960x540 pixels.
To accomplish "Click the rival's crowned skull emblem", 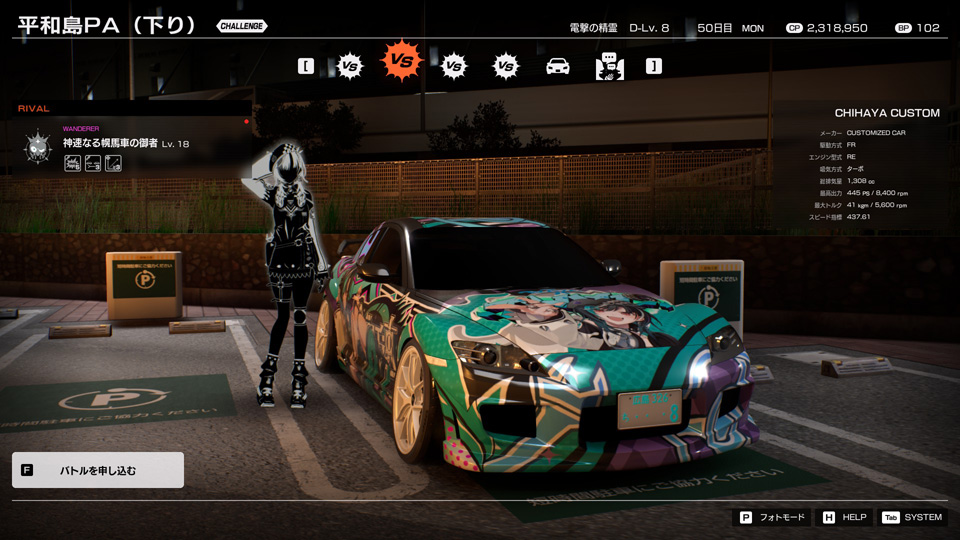I will click(x=38, y=146).
